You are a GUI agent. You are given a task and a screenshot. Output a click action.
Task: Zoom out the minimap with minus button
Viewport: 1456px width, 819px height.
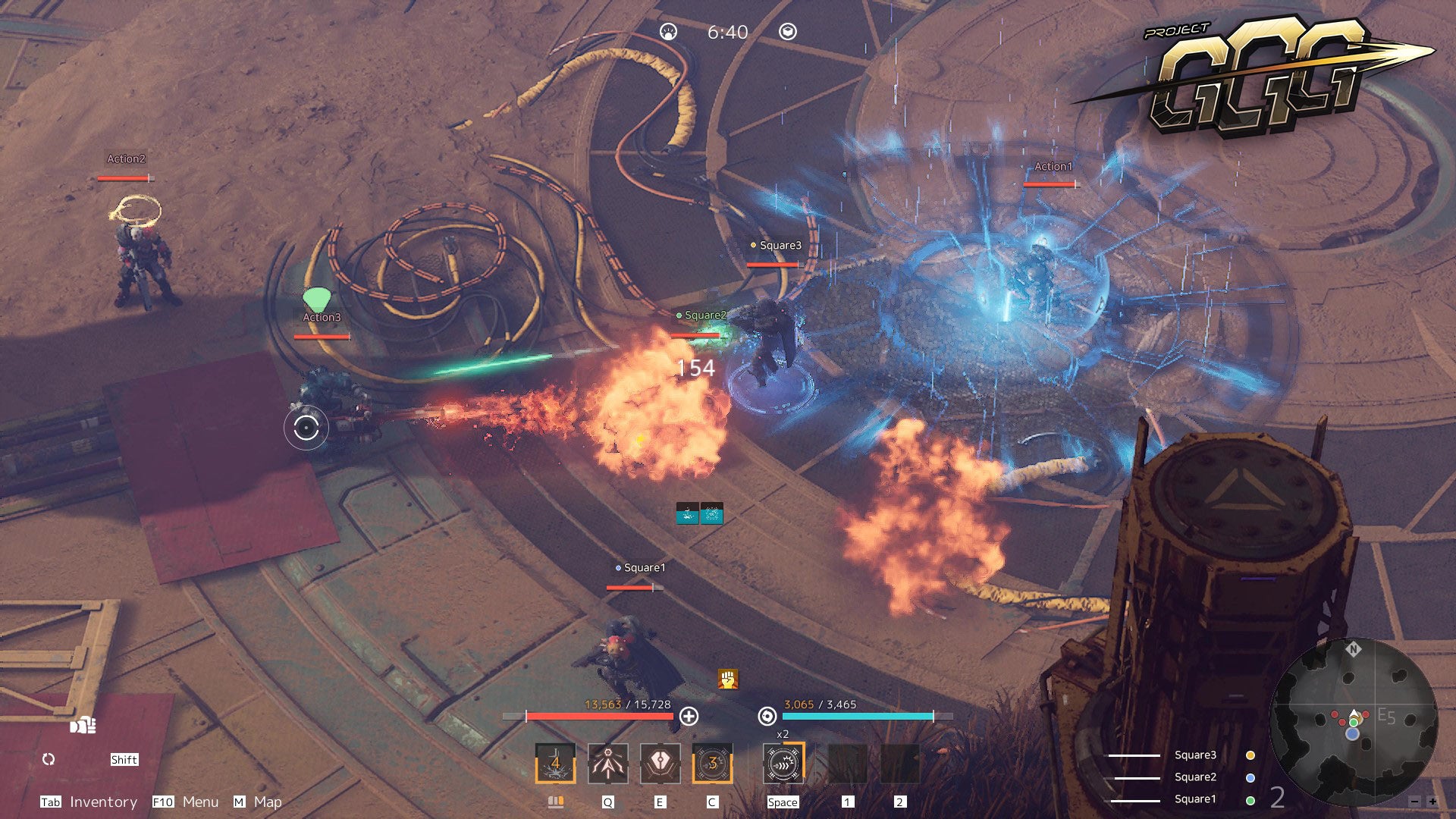click(1414, 801)
